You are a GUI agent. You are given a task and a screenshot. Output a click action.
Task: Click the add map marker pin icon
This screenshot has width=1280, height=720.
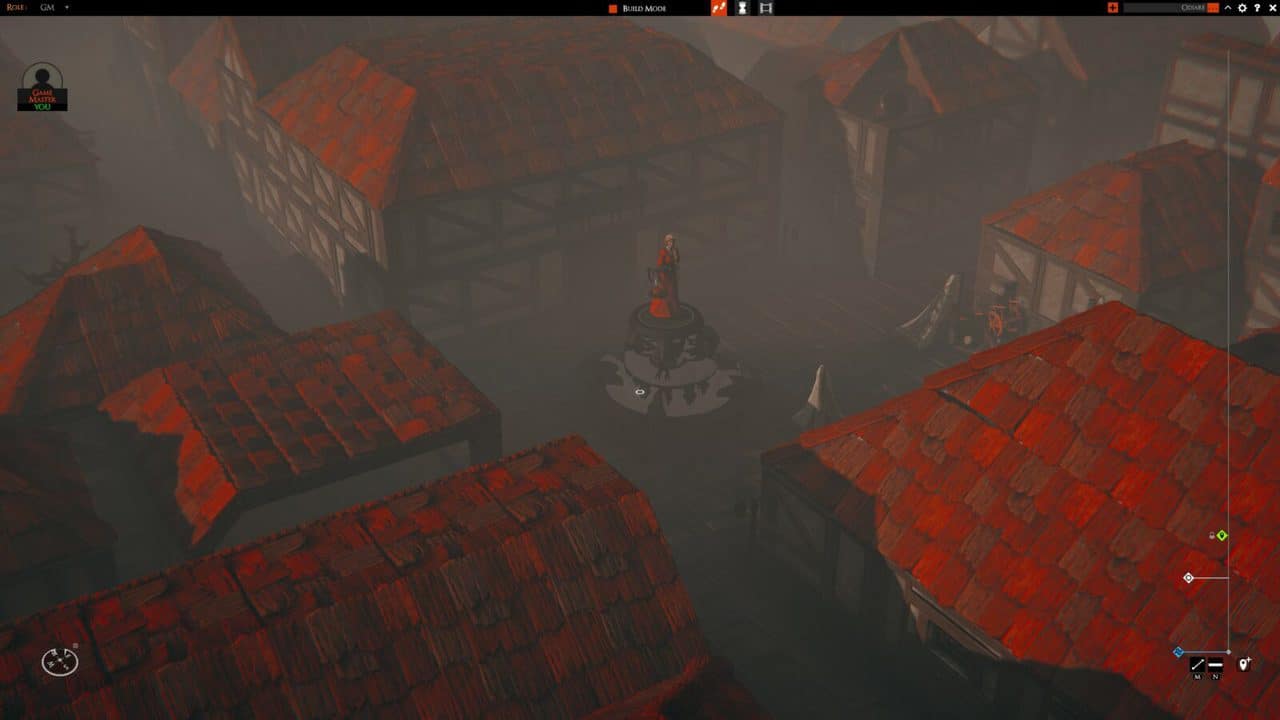(1244, 662)
